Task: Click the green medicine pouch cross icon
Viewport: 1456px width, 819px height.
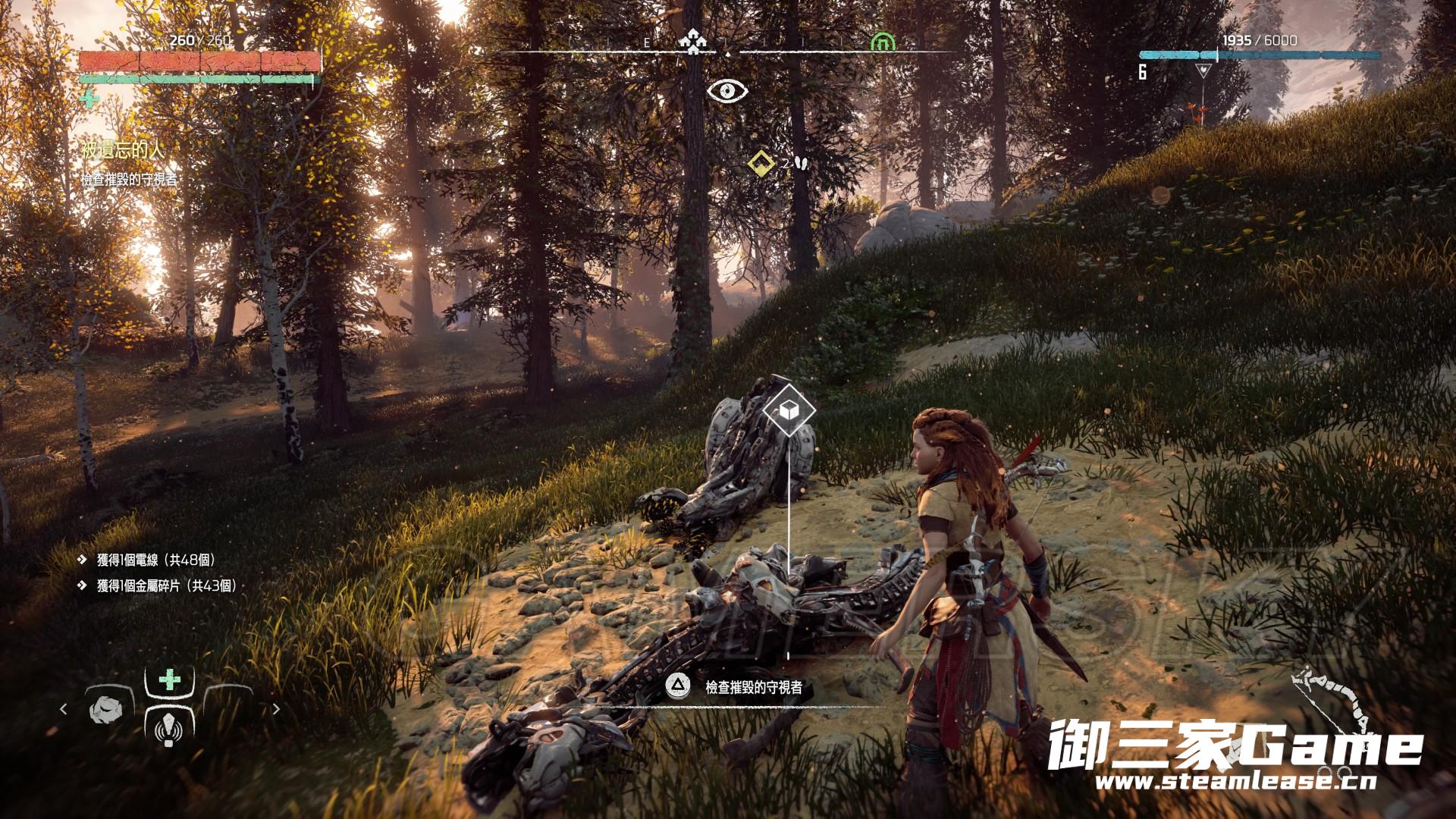Action: 89,99
